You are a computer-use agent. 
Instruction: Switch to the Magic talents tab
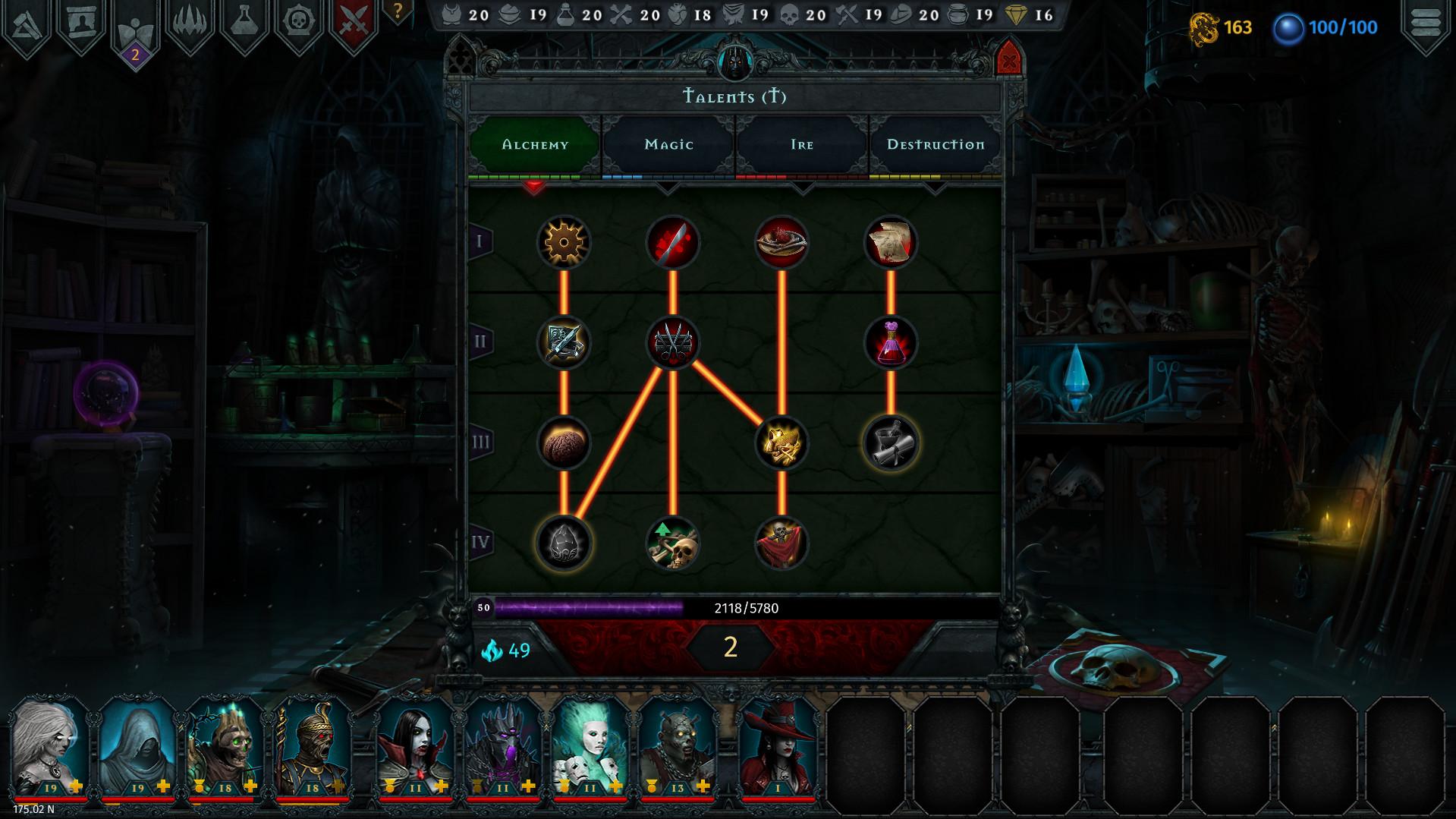click(x=668, y=144)
